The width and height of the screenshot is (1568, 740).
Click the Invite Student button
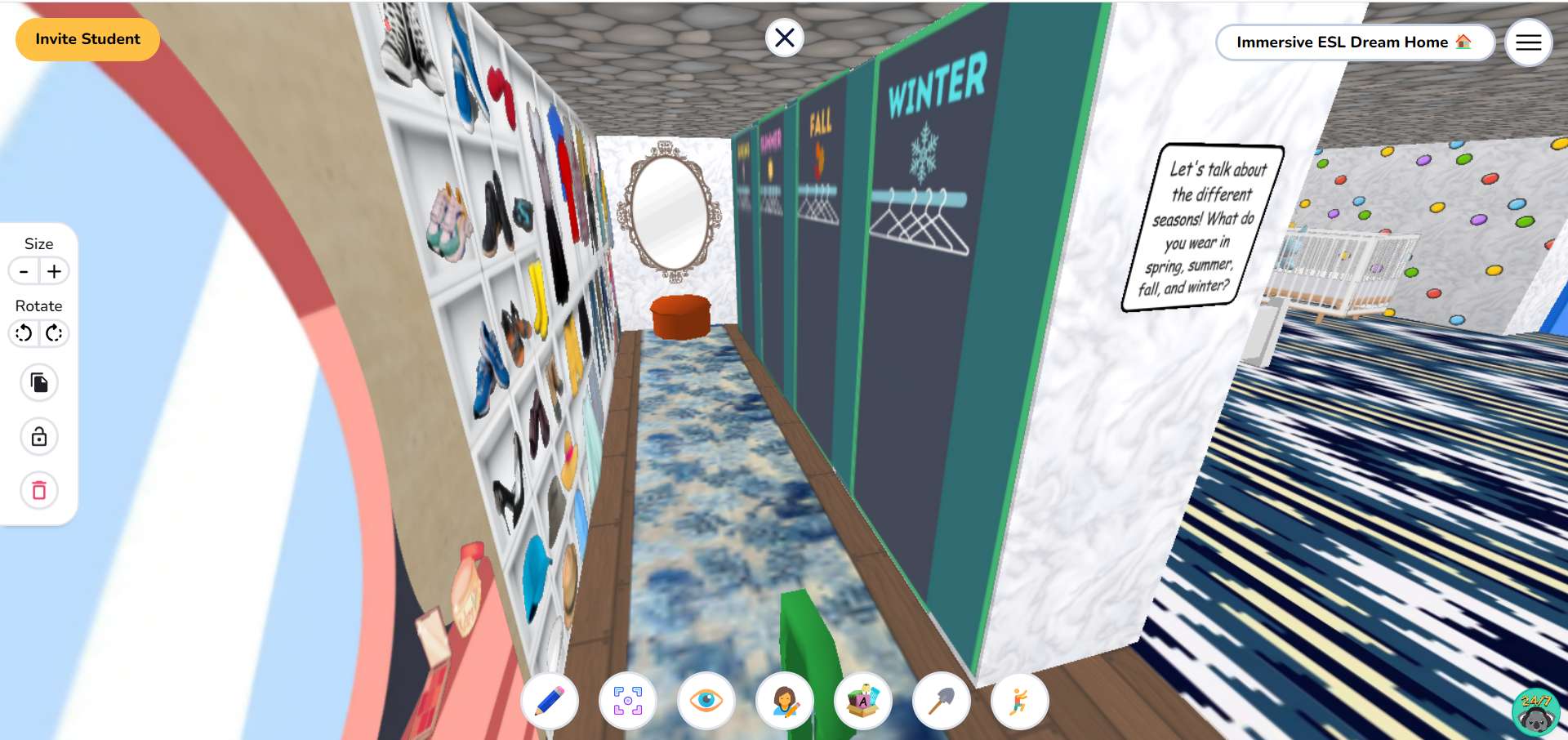(87, 38)
